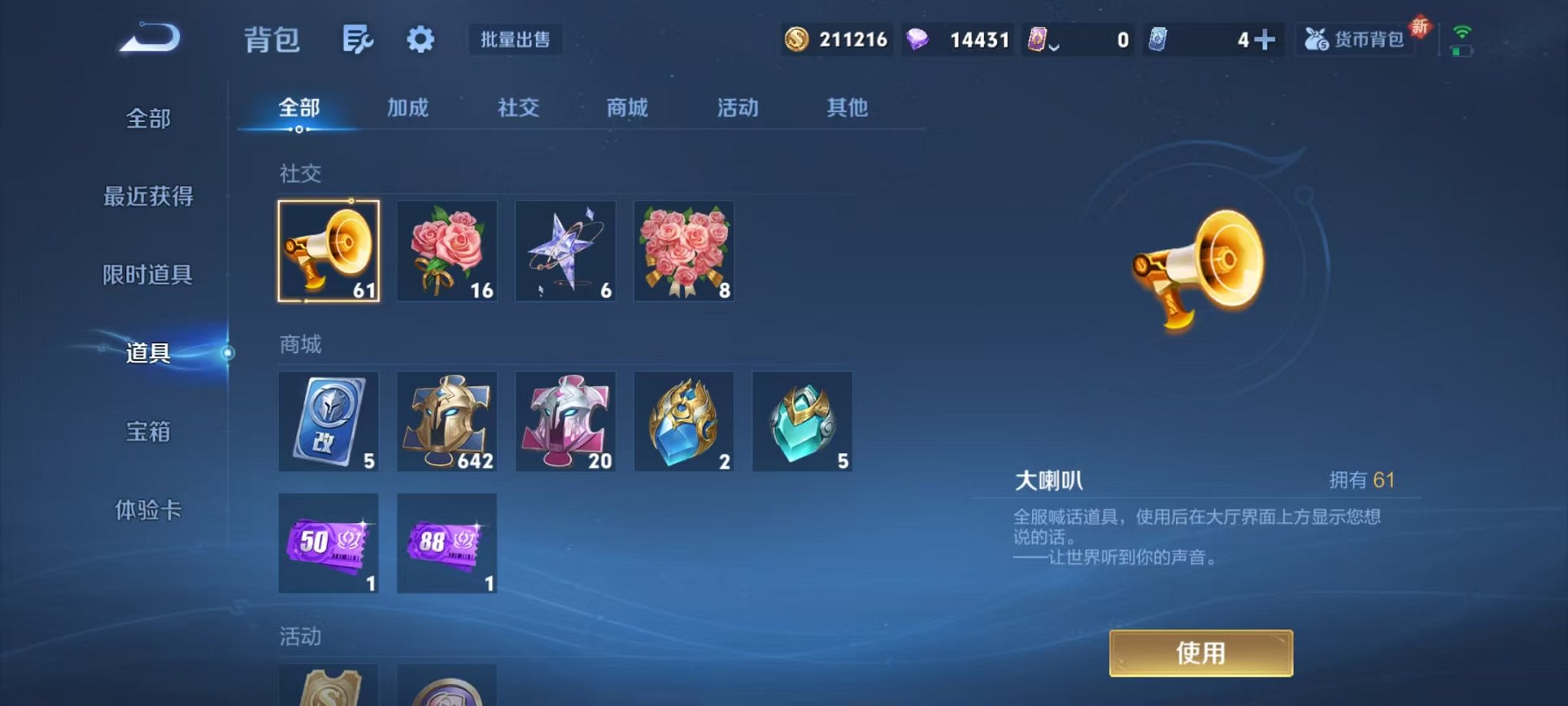This screenshot has height=706, width=1568.
Task: Select the pink rose gift item
Action: pos(447,251)
